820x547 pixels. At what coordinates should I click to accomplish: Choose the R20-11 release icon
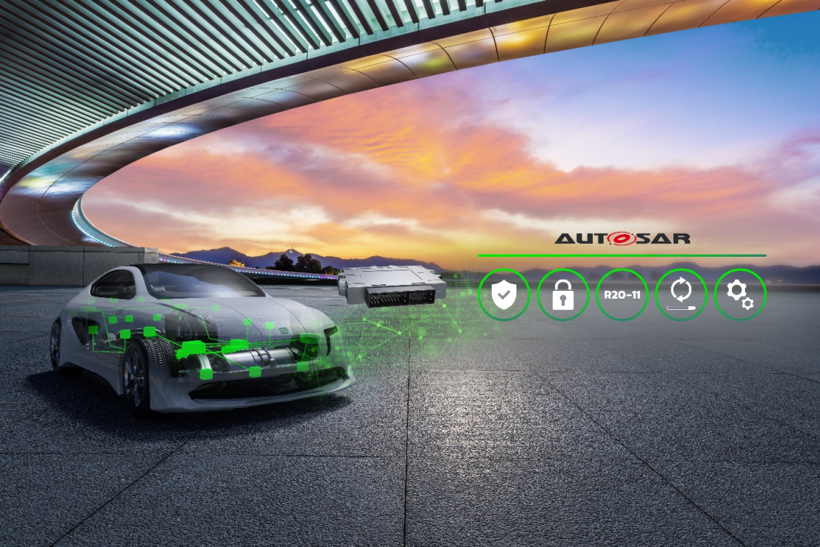click(x=622, y=295)
